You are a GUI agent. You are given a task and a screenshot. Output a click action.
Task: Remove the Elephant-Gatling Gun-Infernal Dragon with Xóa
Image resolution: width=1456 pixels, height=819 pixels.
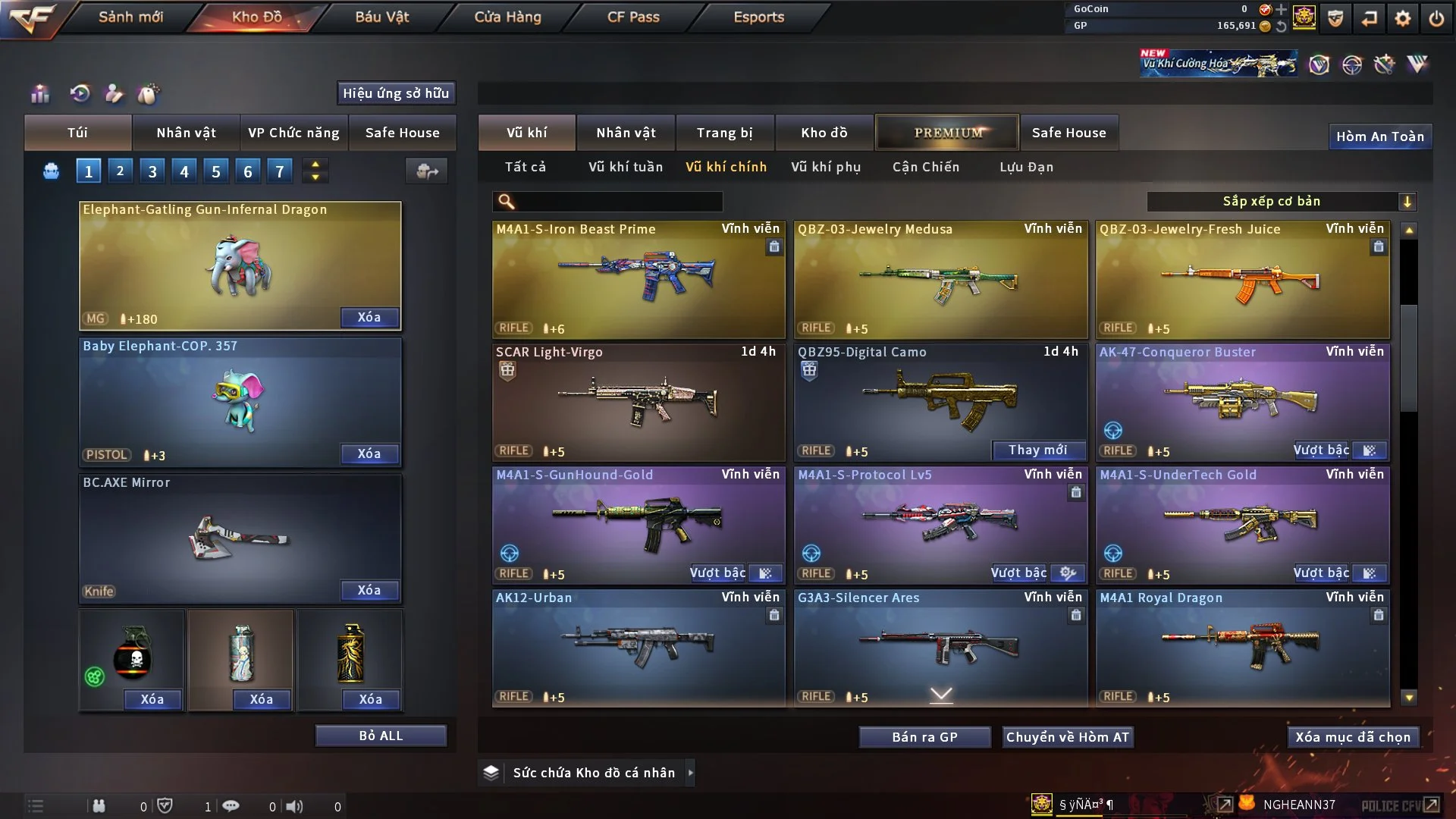[x=369, y=317]
